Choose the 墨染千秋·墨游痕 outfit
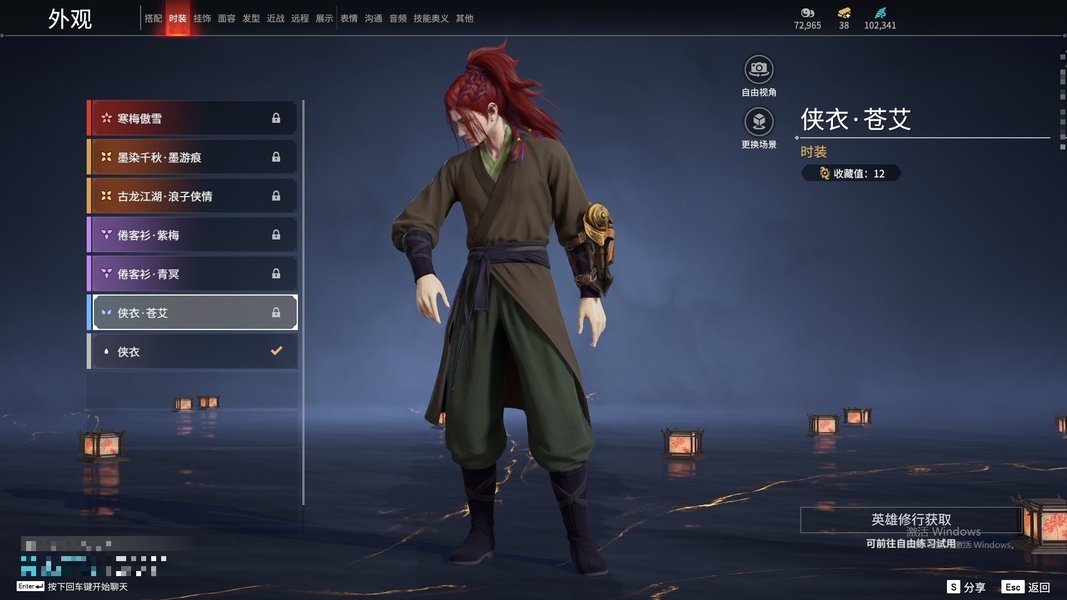 (x=192, y=157)
